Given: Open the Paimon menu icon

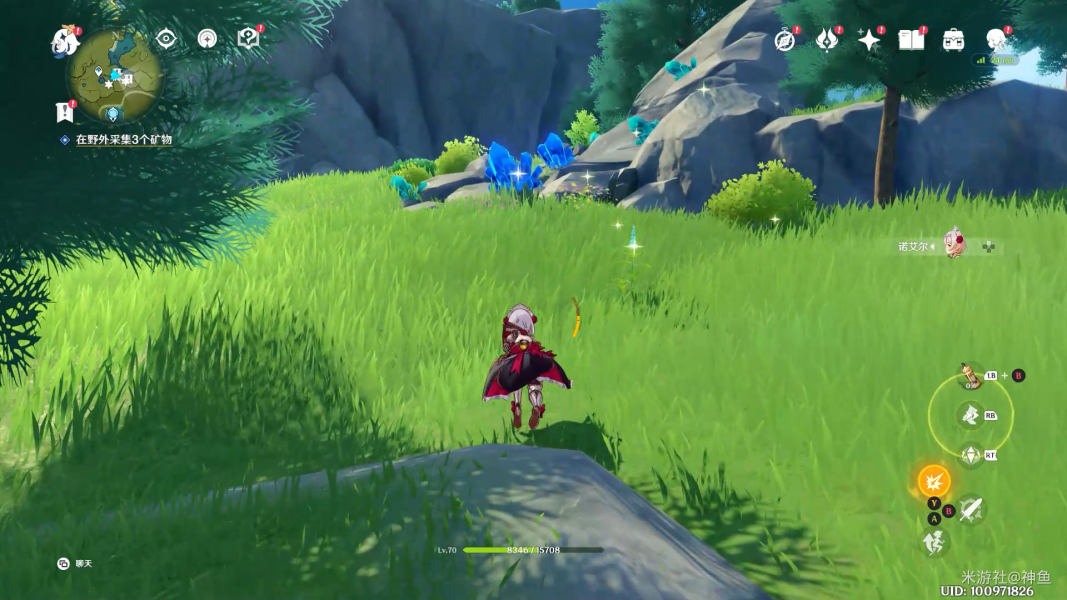Looking at the screenshot, I should (65, 42).
